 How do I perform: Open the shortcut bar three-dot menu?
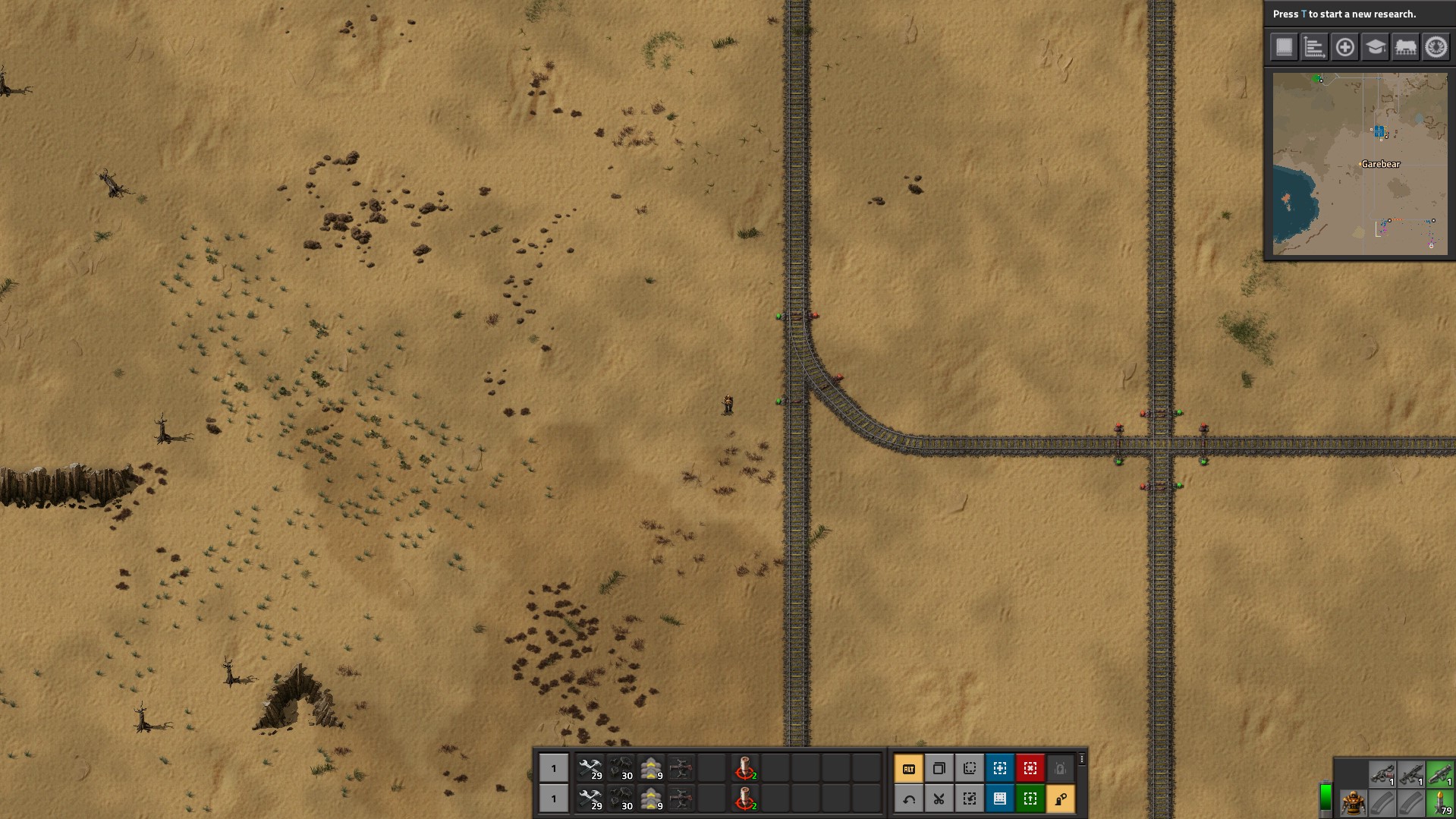1082,759
